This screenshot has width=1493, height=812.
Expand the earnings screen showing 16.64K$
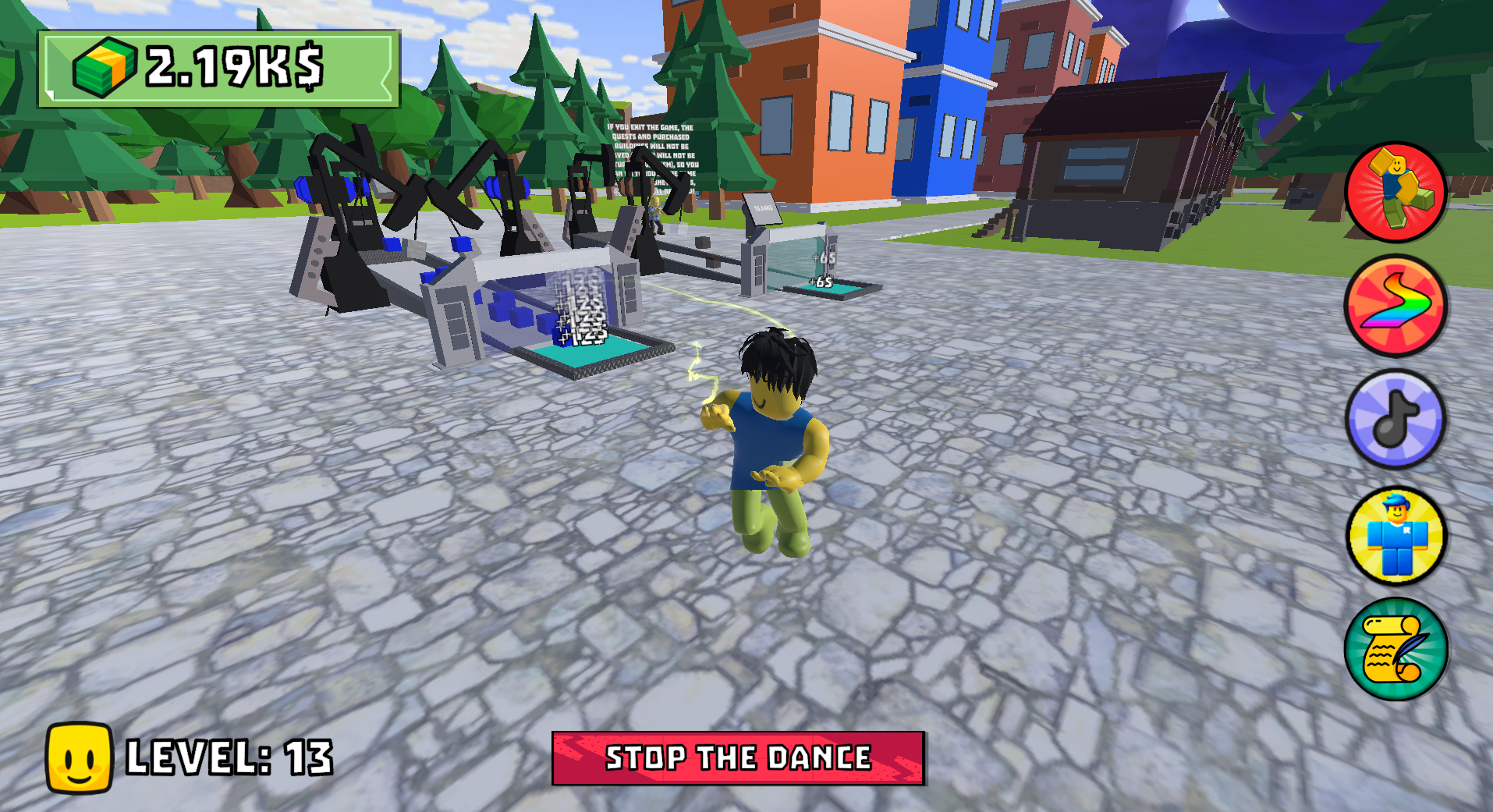tap(761, 205)
